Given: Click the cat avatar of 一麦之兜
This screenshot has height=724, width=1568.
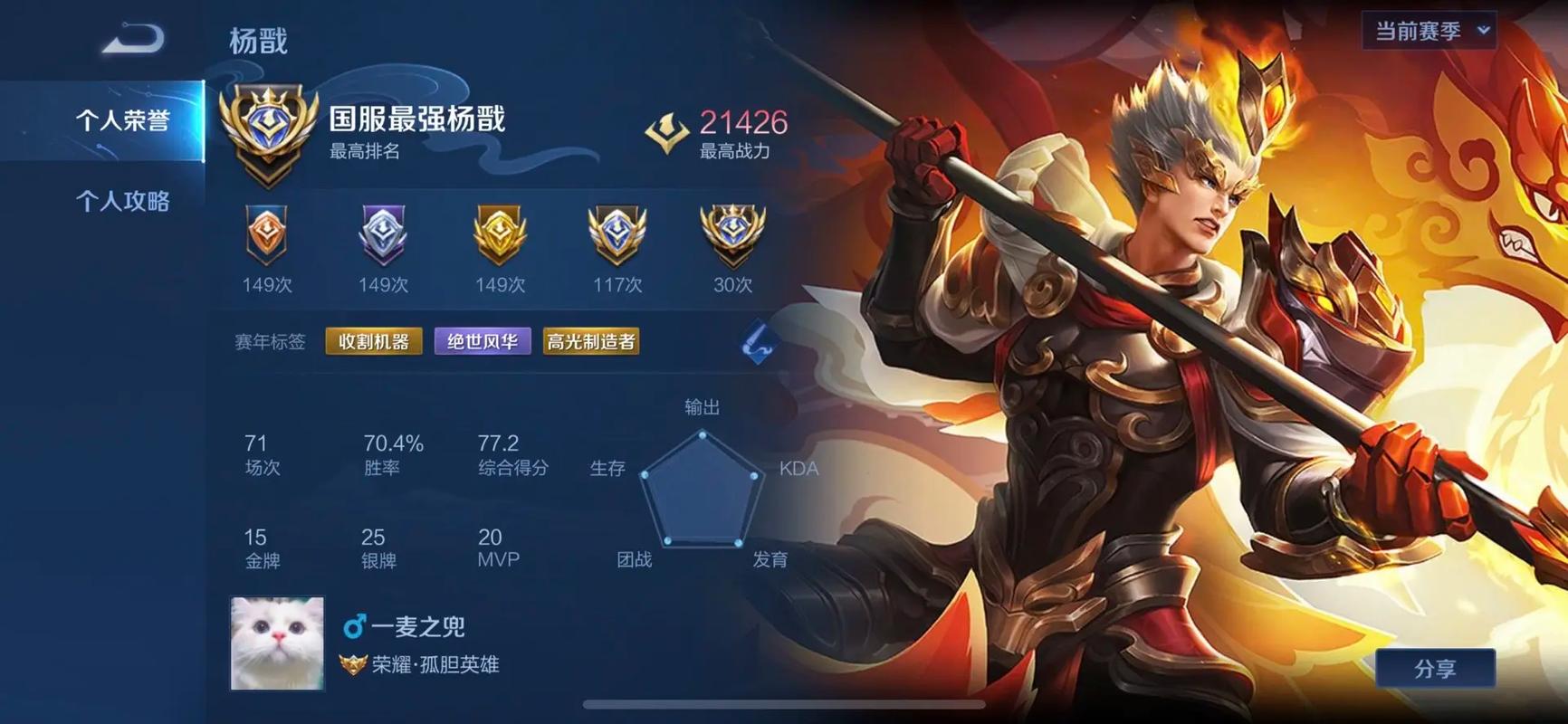Looking at the screenshot, I should pyautogui.click(x=277, y=644).
